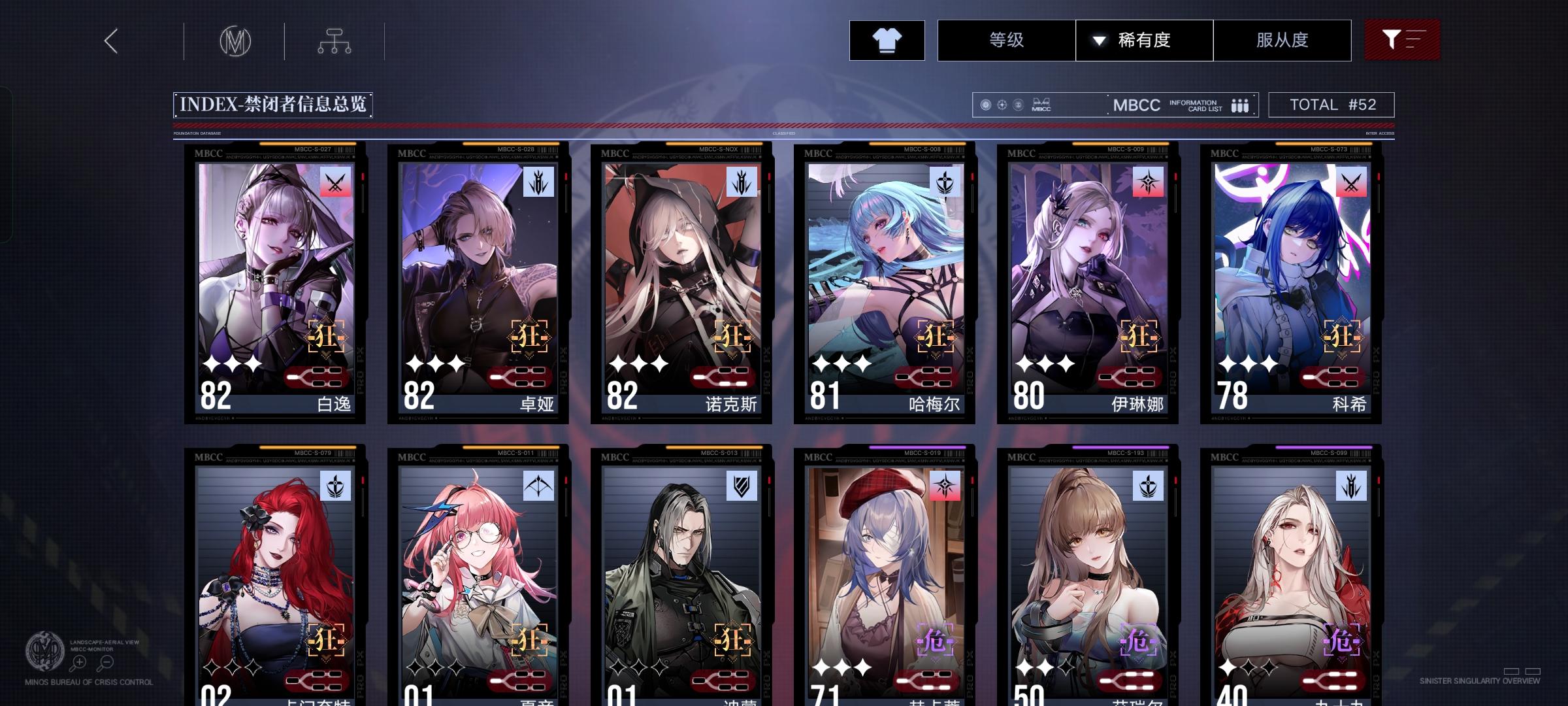Switch sorting to 服从度
The image size is (1568, 706).
pyautogui.click(x=1282, y=40)
